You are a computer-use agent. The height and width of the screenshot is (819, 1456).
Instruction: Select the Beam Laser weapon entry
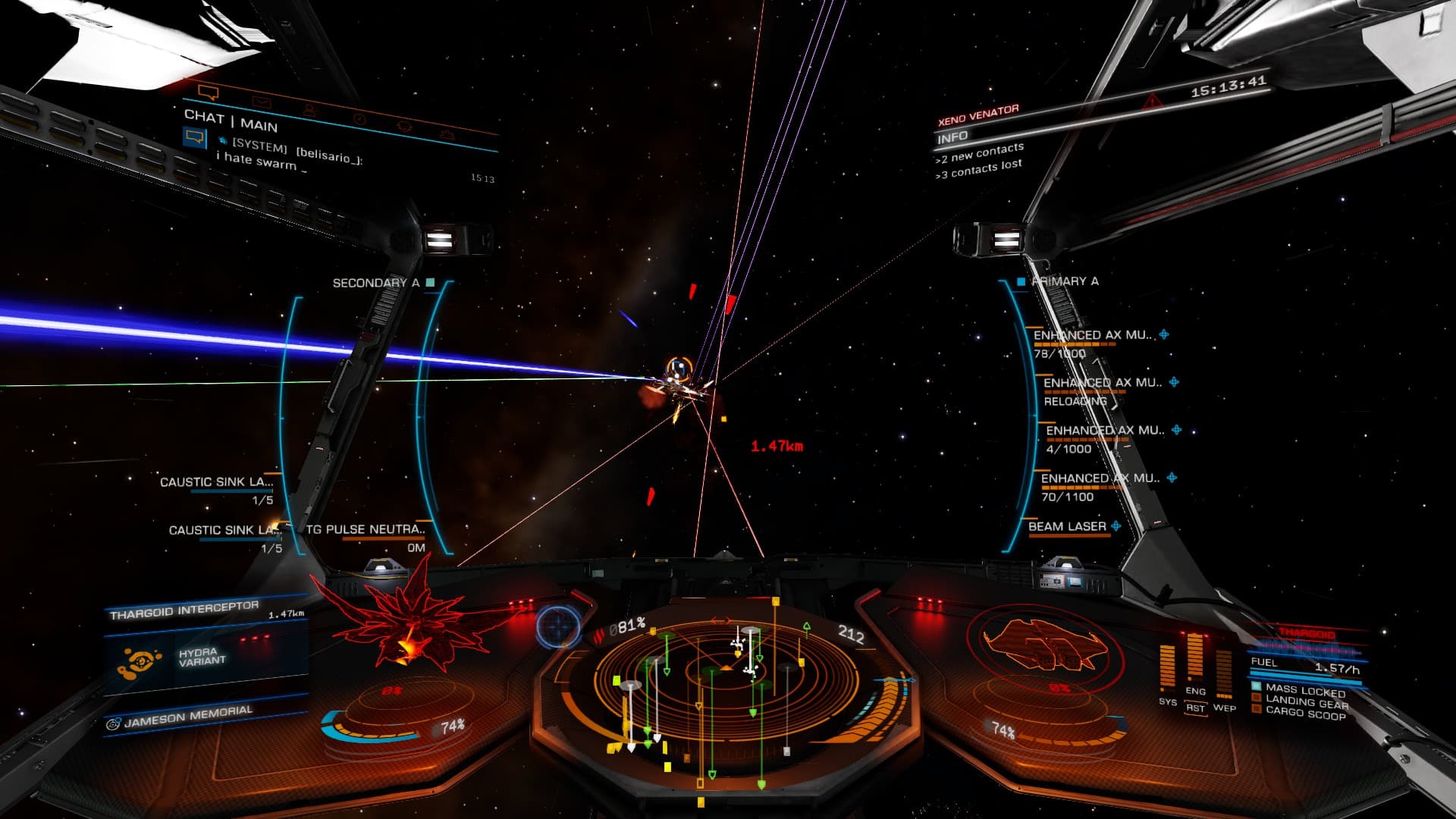coord(1067,527)
